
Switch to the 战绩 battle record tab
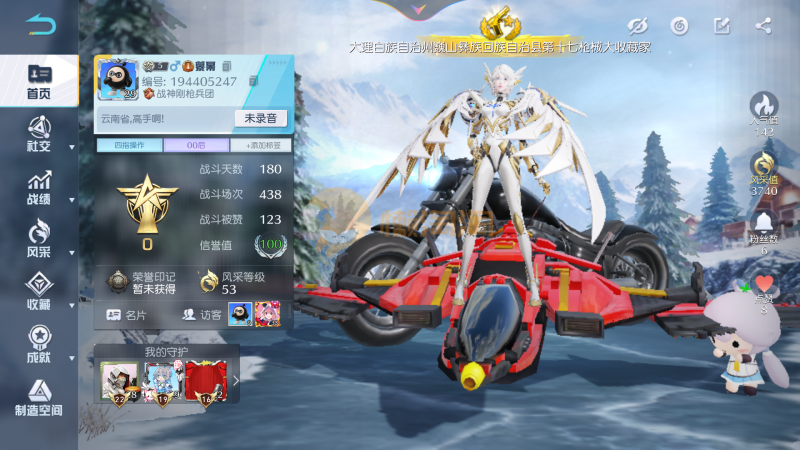39,188
